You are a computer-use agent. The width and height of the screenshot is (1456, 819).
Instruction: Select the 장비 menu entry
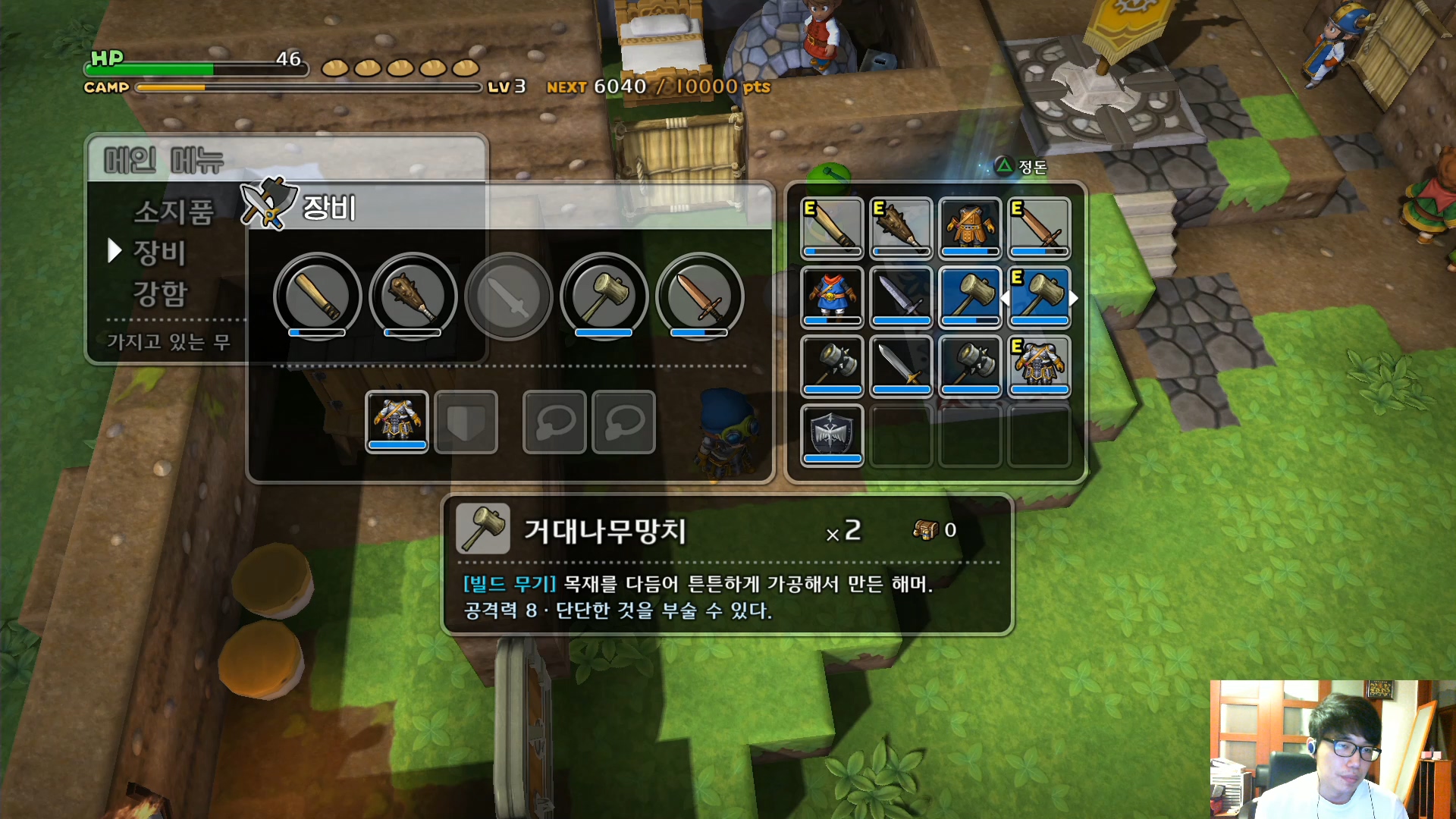(x=159, y=253)
